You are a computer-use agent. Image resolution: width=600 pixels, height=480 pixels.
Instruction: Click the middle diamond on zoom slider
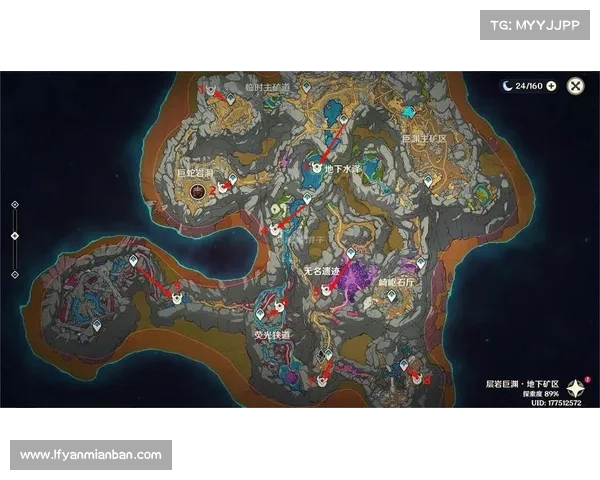(x=14, y=236)
